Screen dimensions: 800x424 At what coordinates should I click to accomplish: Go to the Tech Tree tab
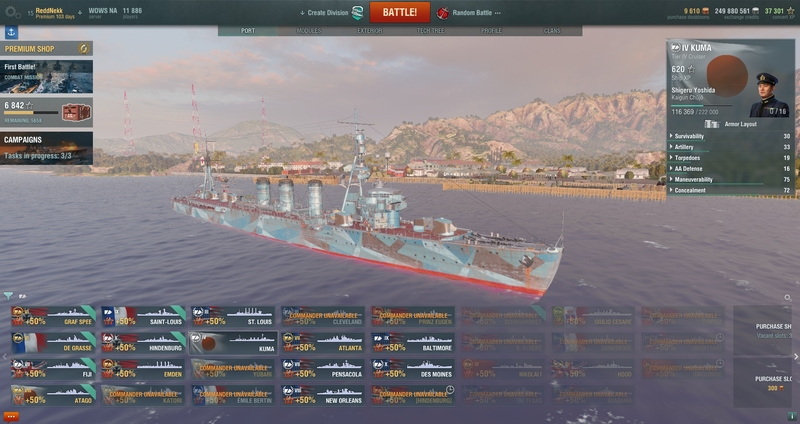click(431, 31)
